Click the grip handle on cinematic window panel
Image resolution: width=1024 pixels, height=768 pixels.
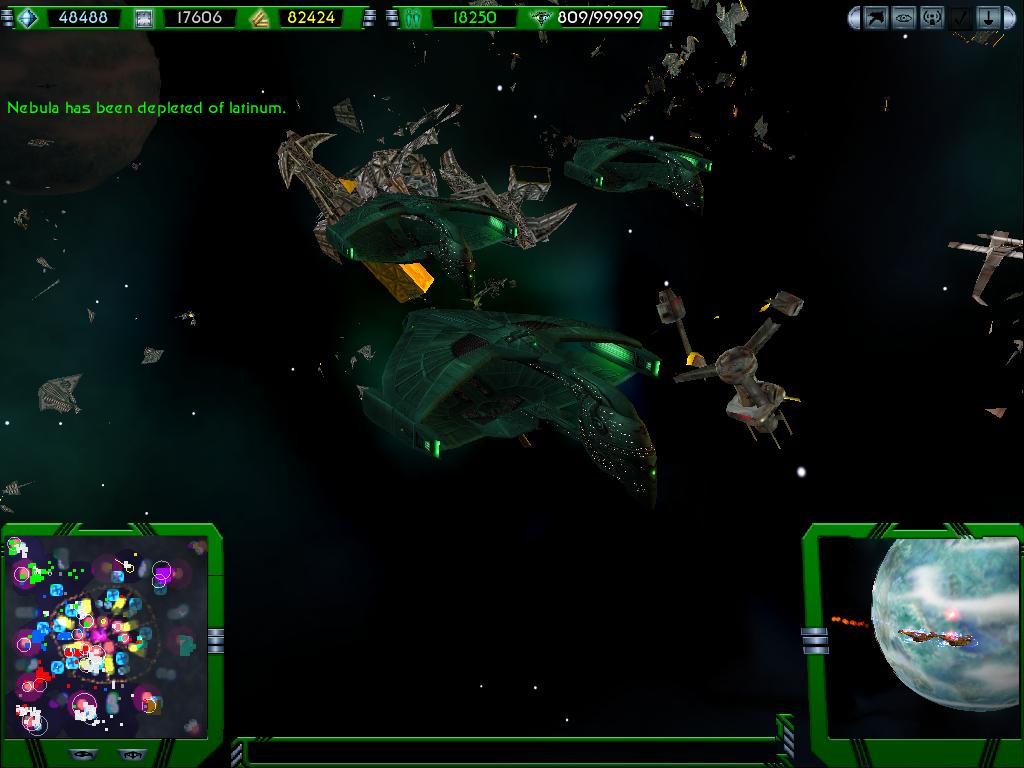[x=815, y=639]
